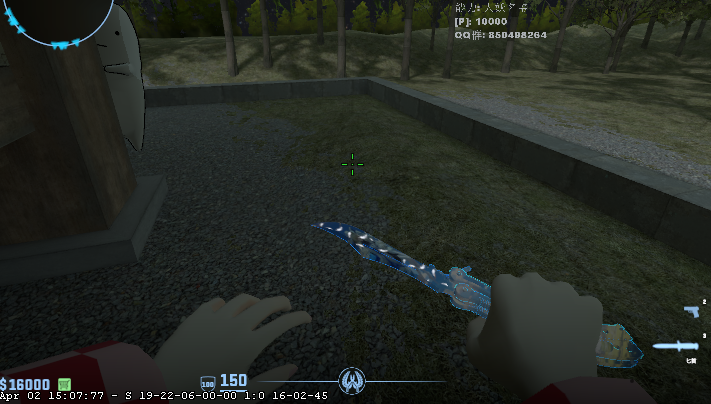Select the knife weapon slot
711x404 pixels.
[x=674, y=346]
